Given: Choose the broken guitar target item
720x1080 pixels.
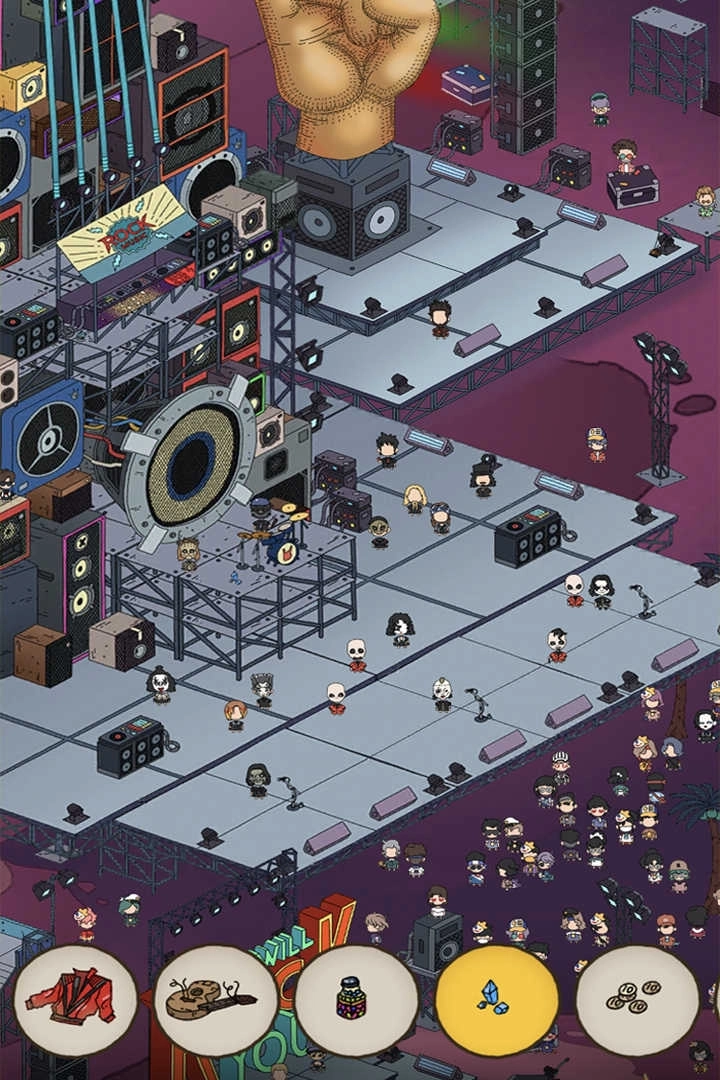Looking at the screenshot, I should 216,1001.
